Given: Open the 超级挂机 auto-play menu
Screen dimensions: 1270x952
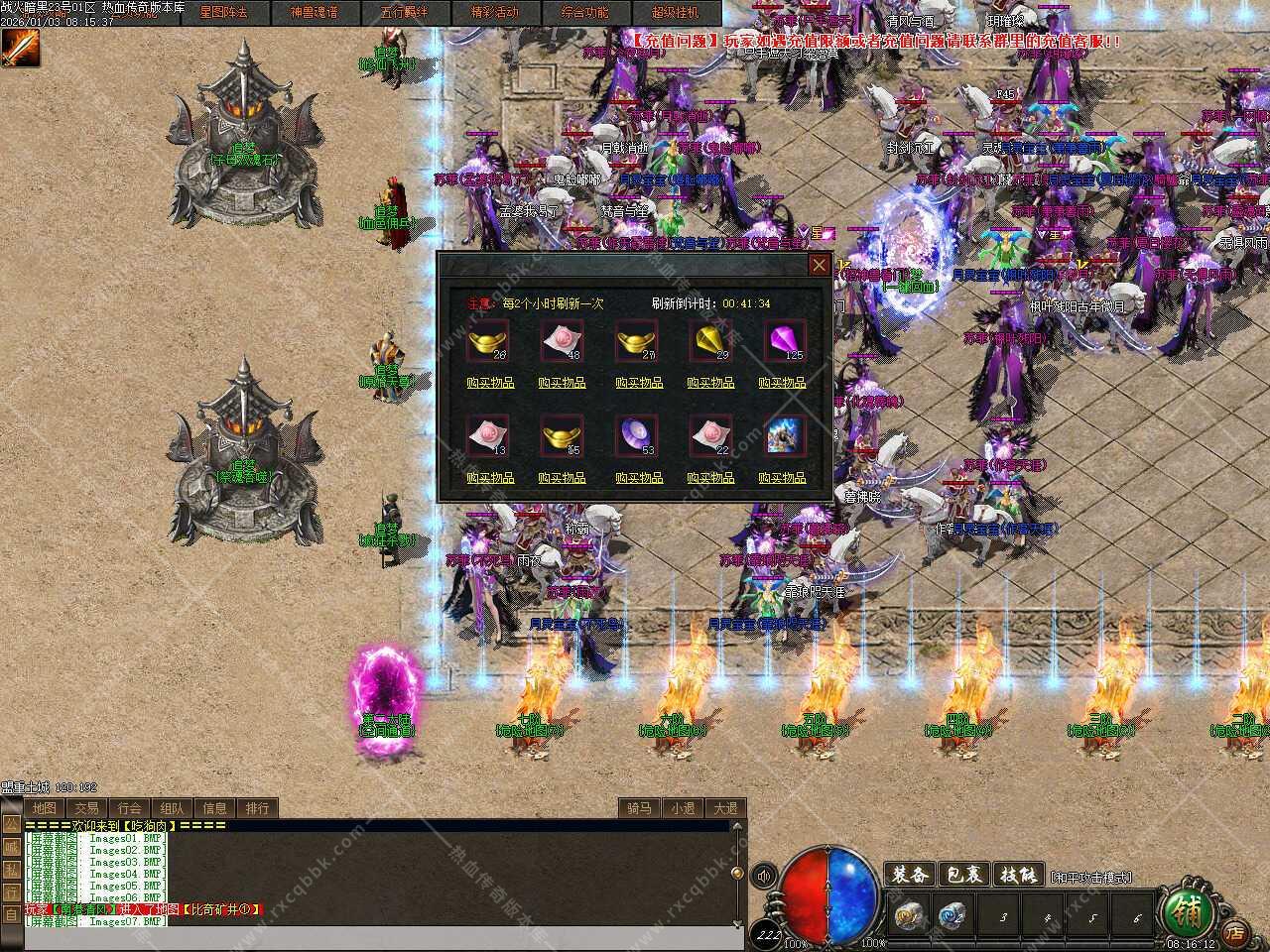Looking at the screenshot, I should coord(675,13).
